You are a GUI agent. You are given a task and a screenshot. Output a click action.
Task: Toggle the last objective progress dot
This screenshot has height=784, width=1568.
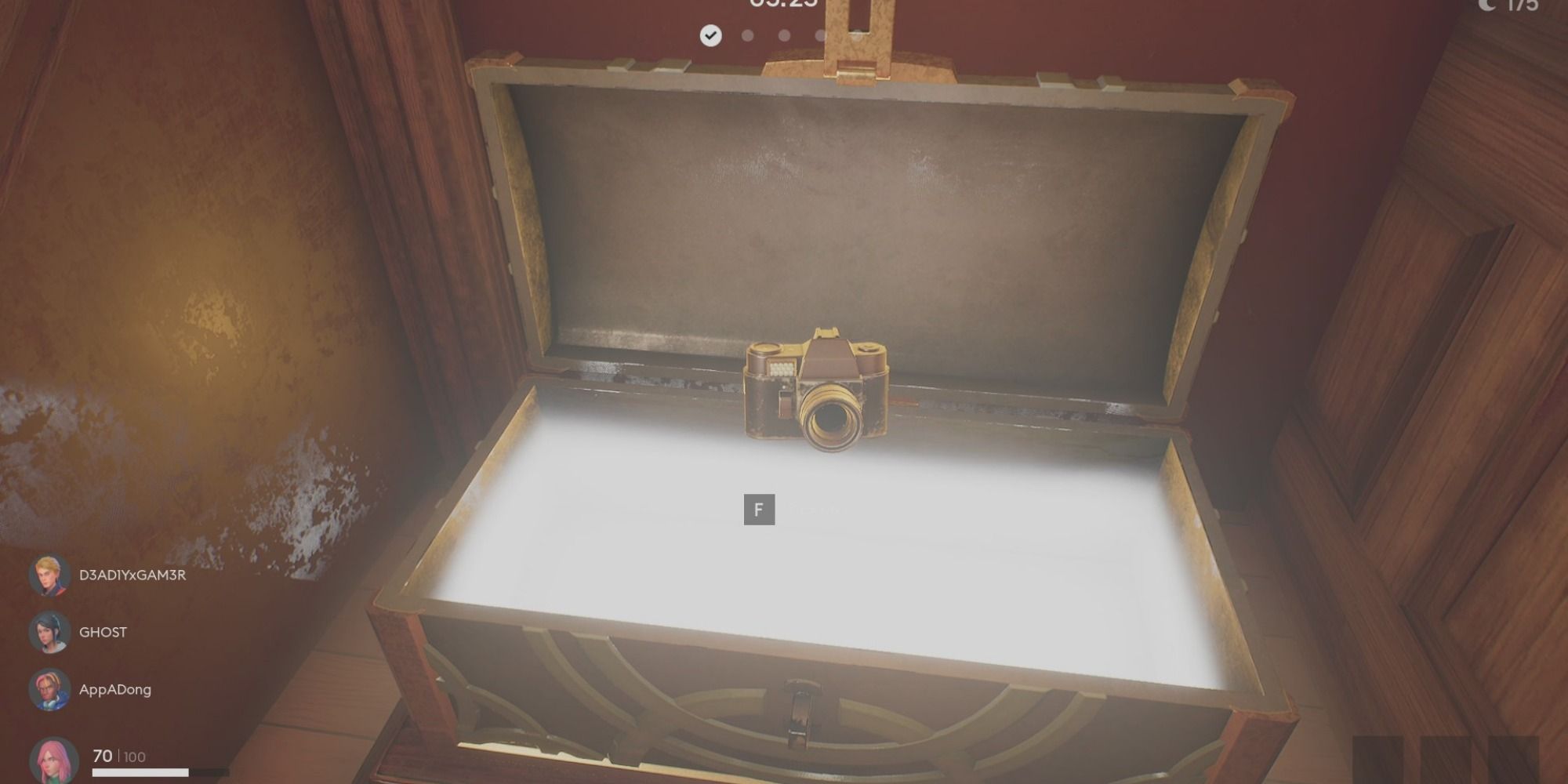(820, 35)
